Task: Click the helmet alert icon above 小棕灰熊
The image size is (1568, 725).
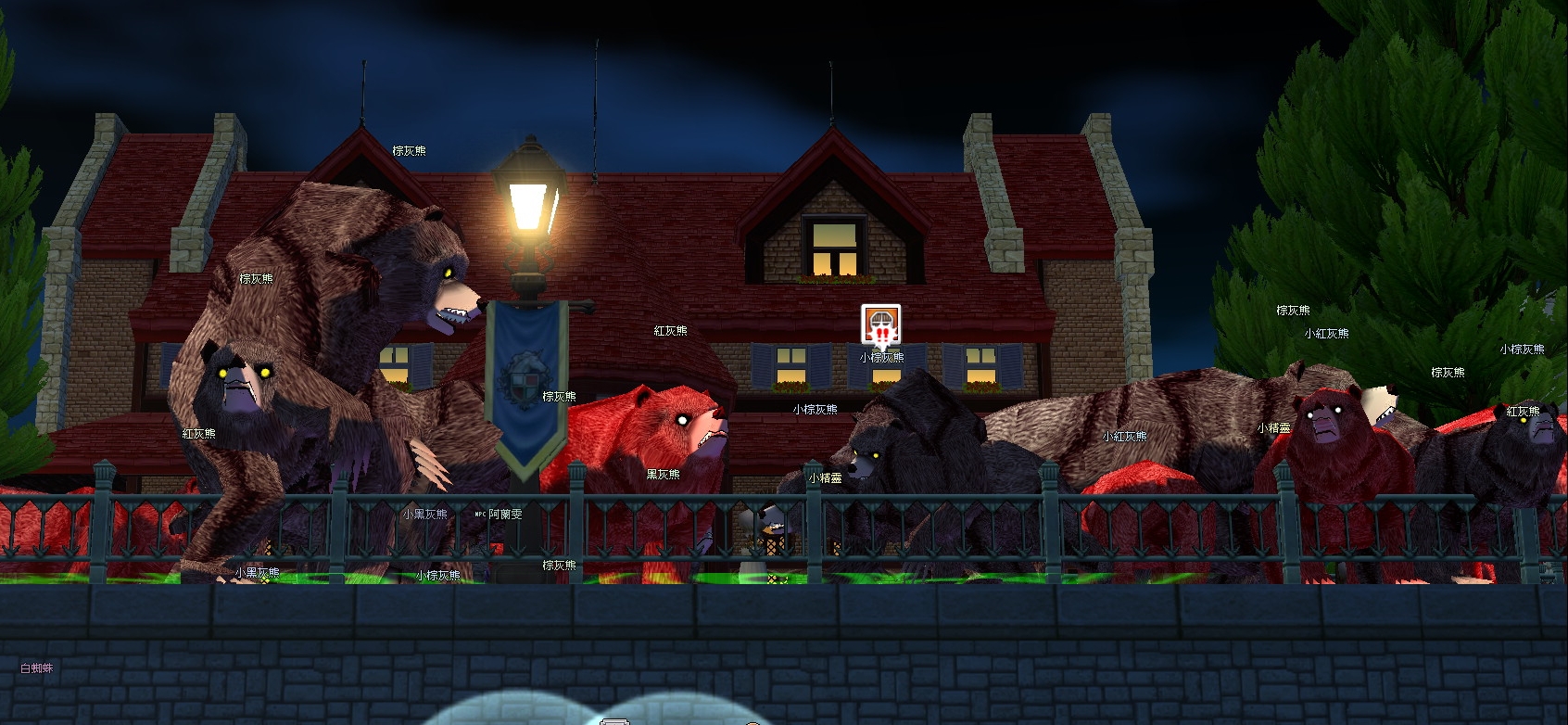Action: point(880,324)
